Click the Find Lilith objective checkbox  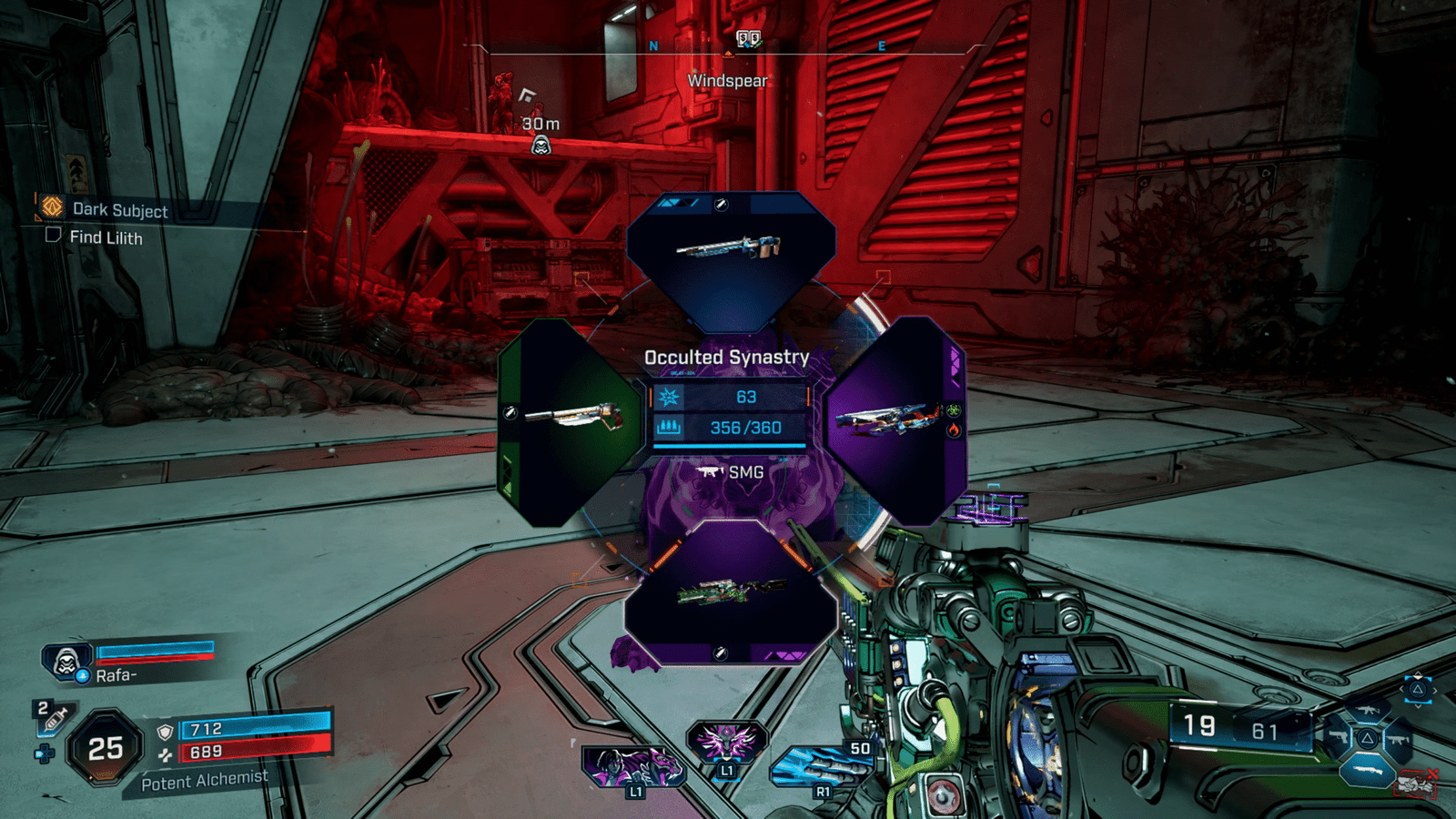pos(53,236)
